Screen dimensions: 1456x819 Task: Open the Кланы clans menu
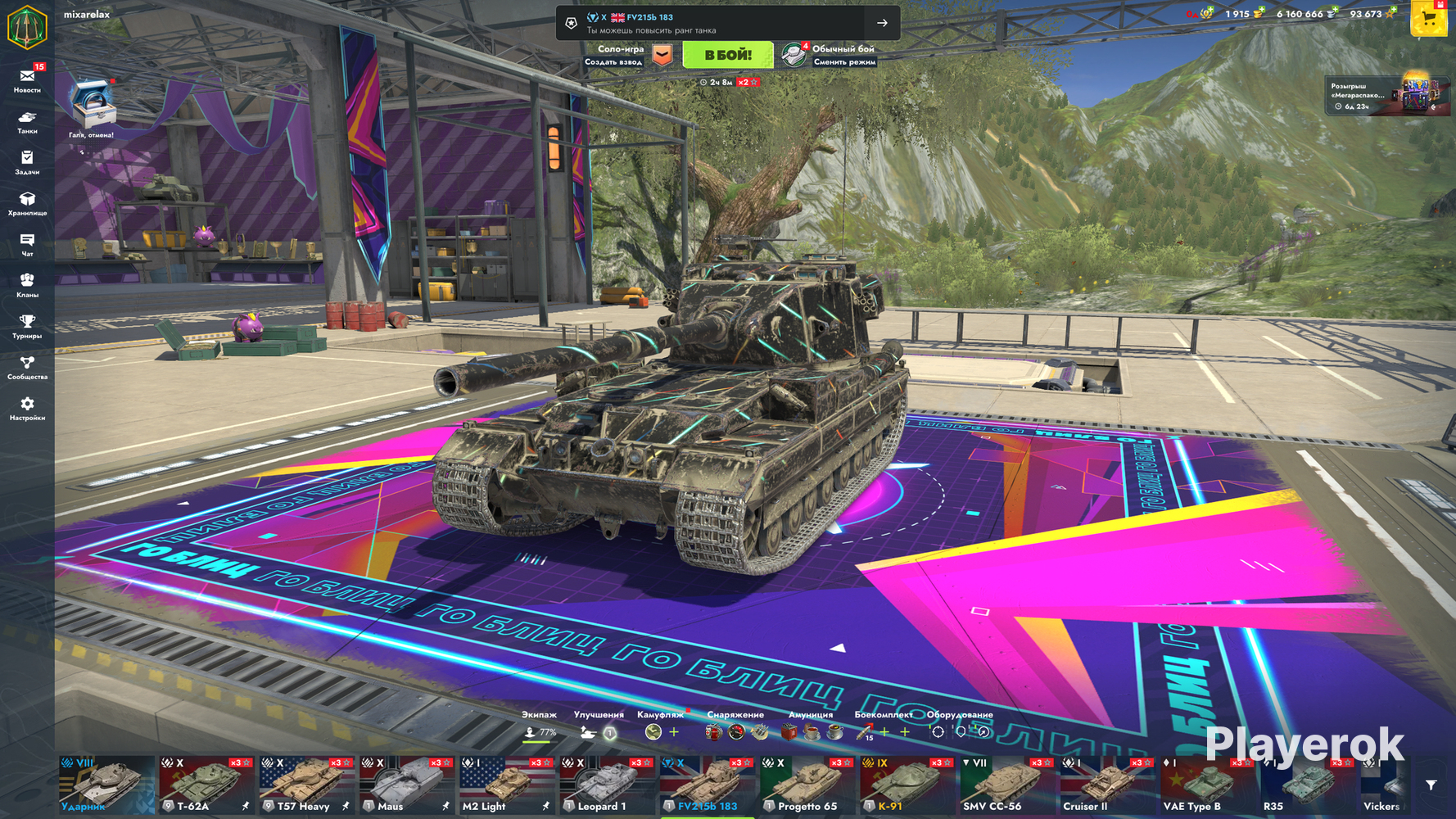click(x=27, y=285)
